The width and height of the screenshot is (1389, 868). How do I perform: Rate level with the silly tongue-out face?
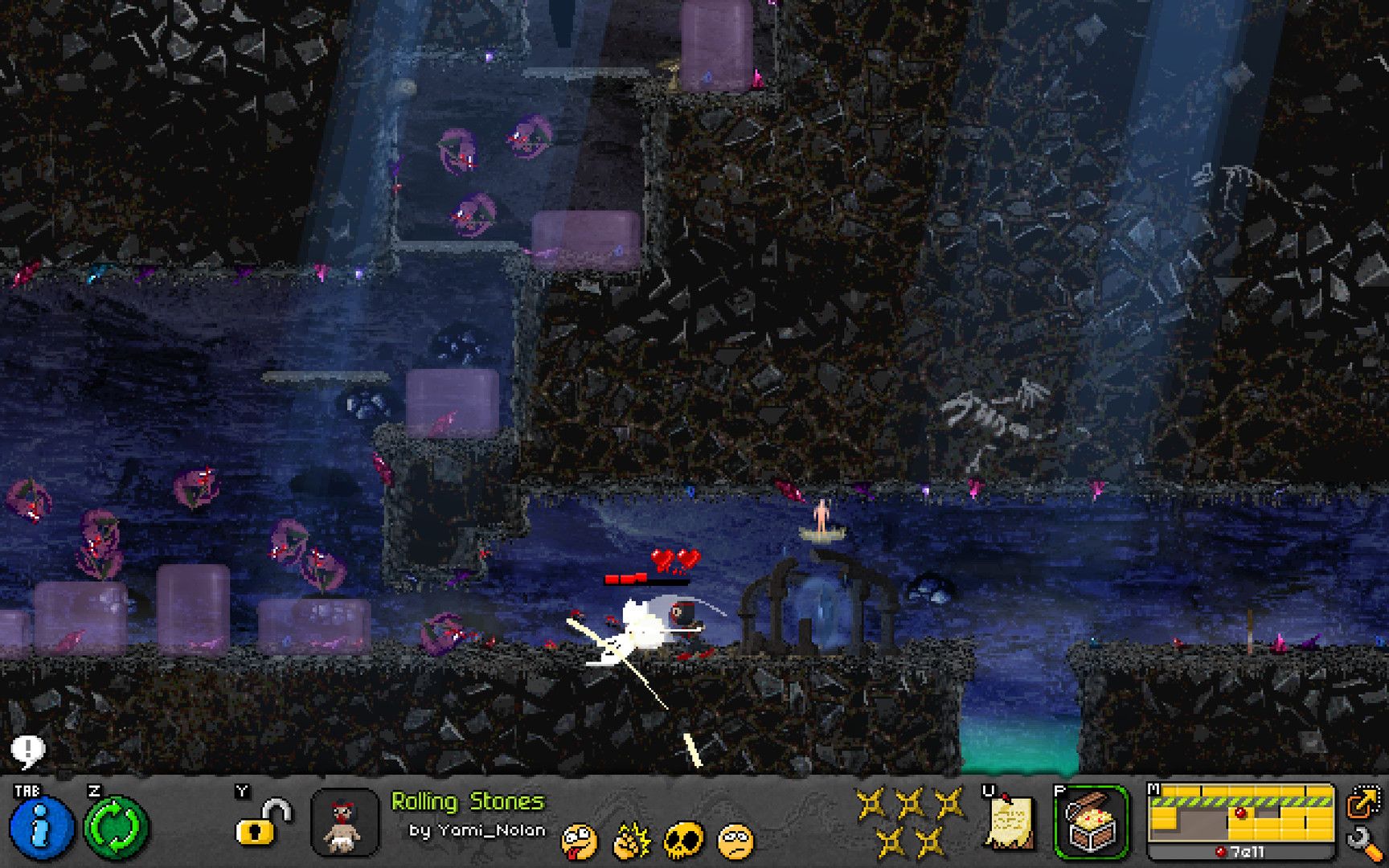pos(579,841)
